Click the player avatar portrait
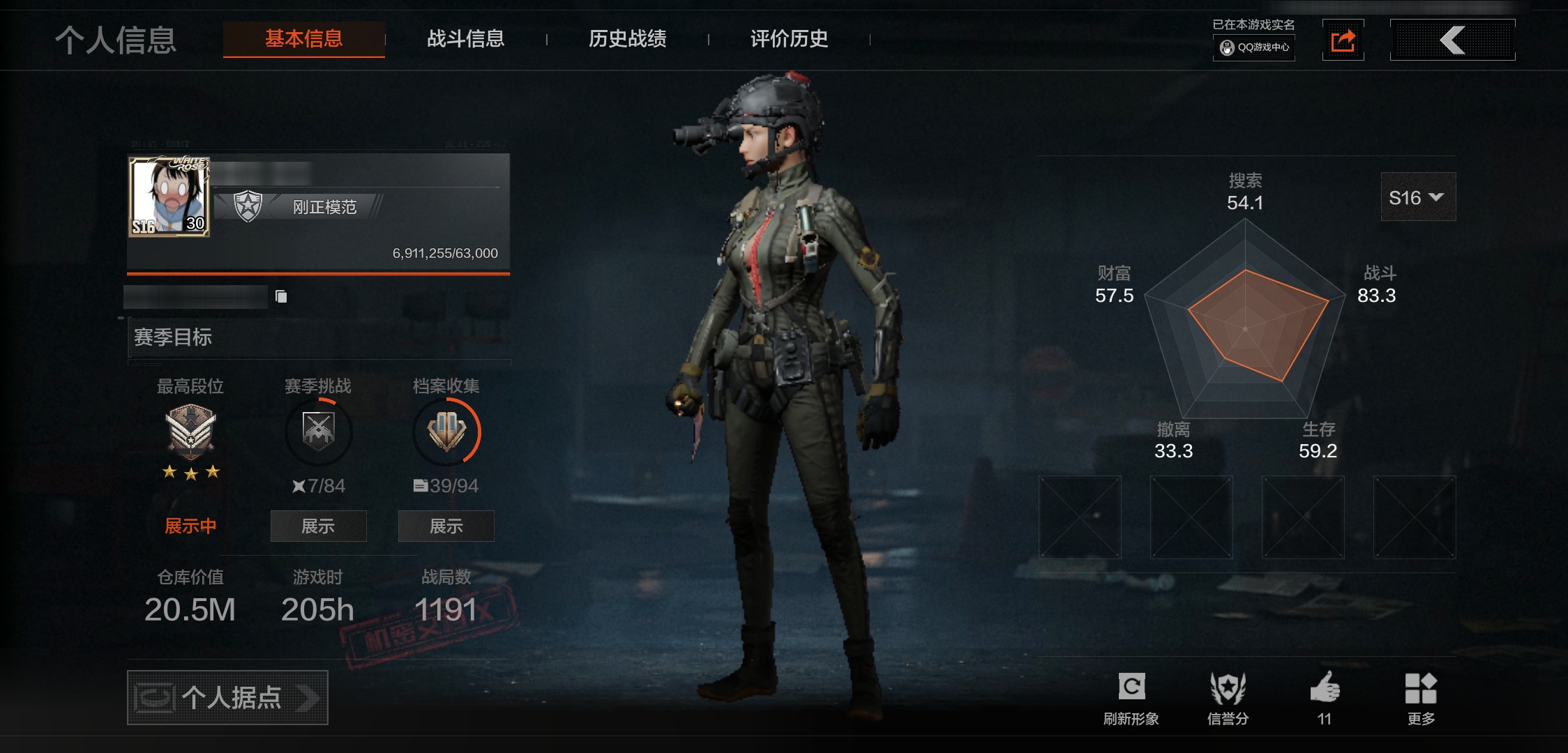Viewport: 1568px width, 753px height. (169, 197)
